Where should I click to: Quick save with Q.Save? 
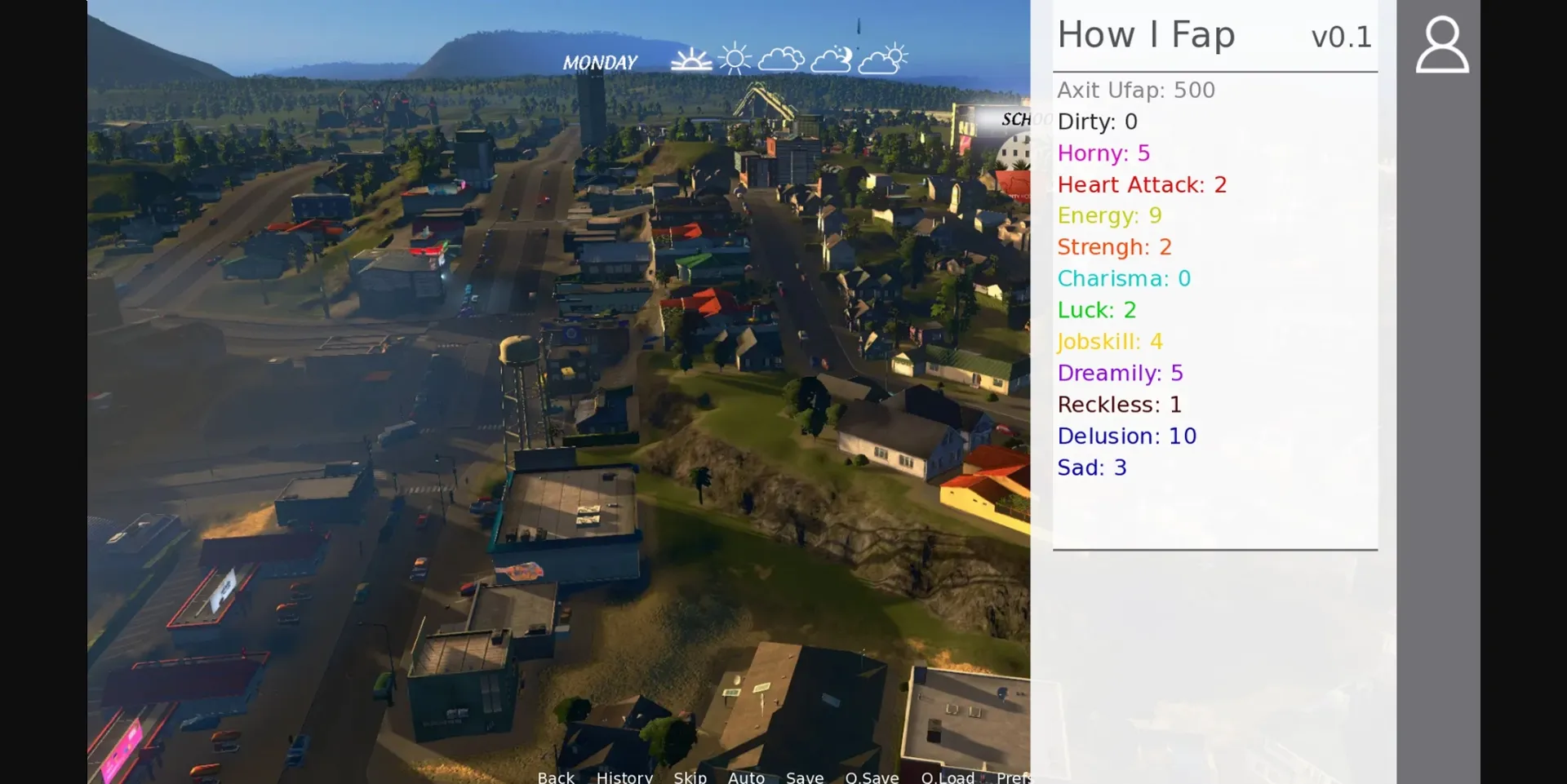pos(872,777)
